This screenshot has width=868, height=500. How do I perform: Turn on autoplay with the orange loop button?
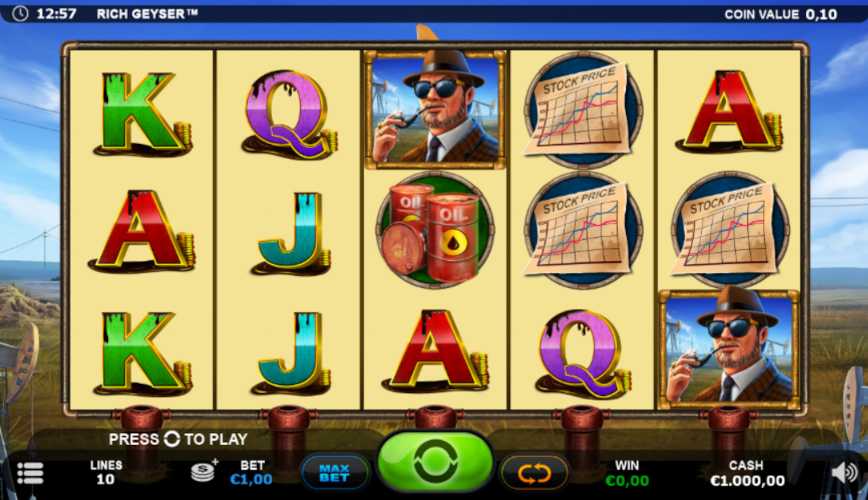534,472
